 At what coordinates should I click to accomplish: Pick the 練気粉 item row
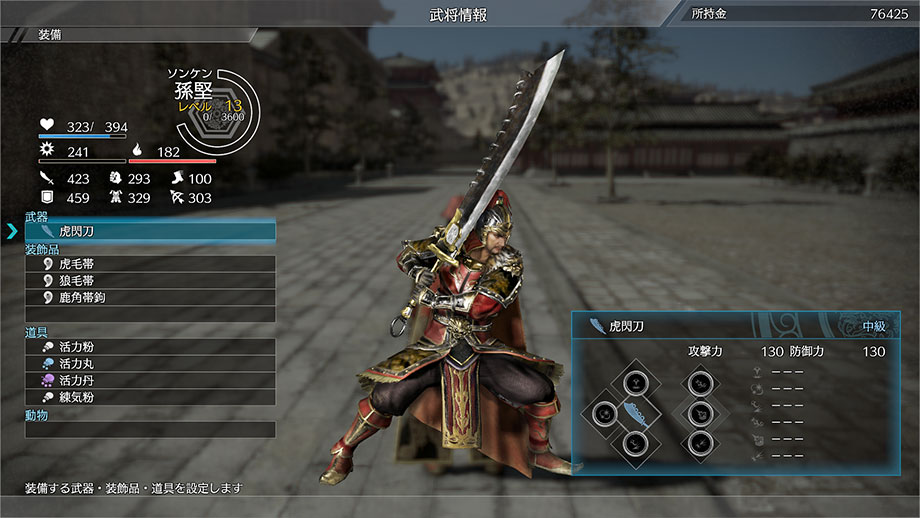pyautogui.click(x=150, y=397)
